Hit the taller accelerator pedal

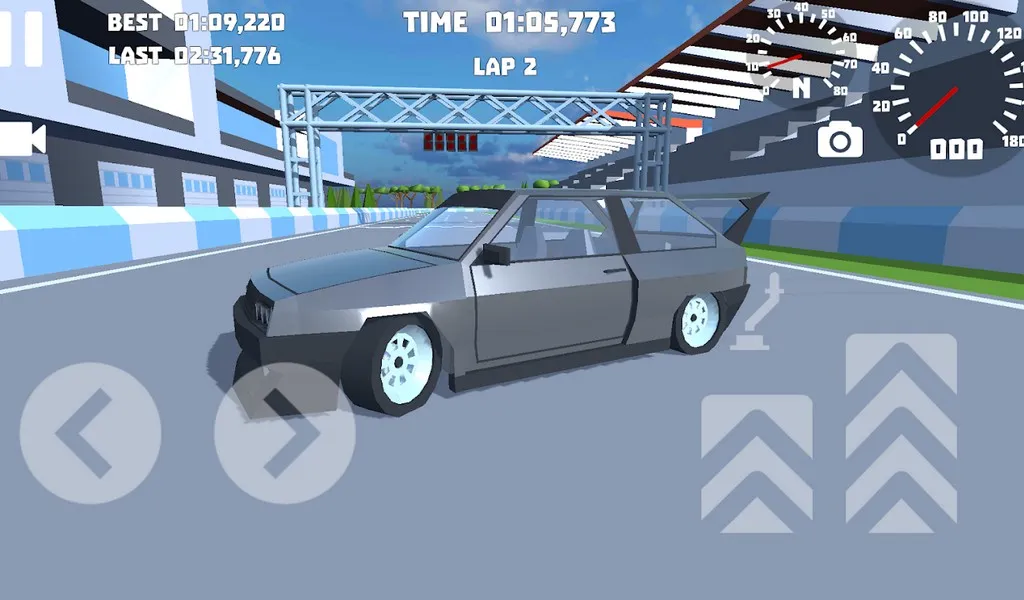[x=901, y=432]
